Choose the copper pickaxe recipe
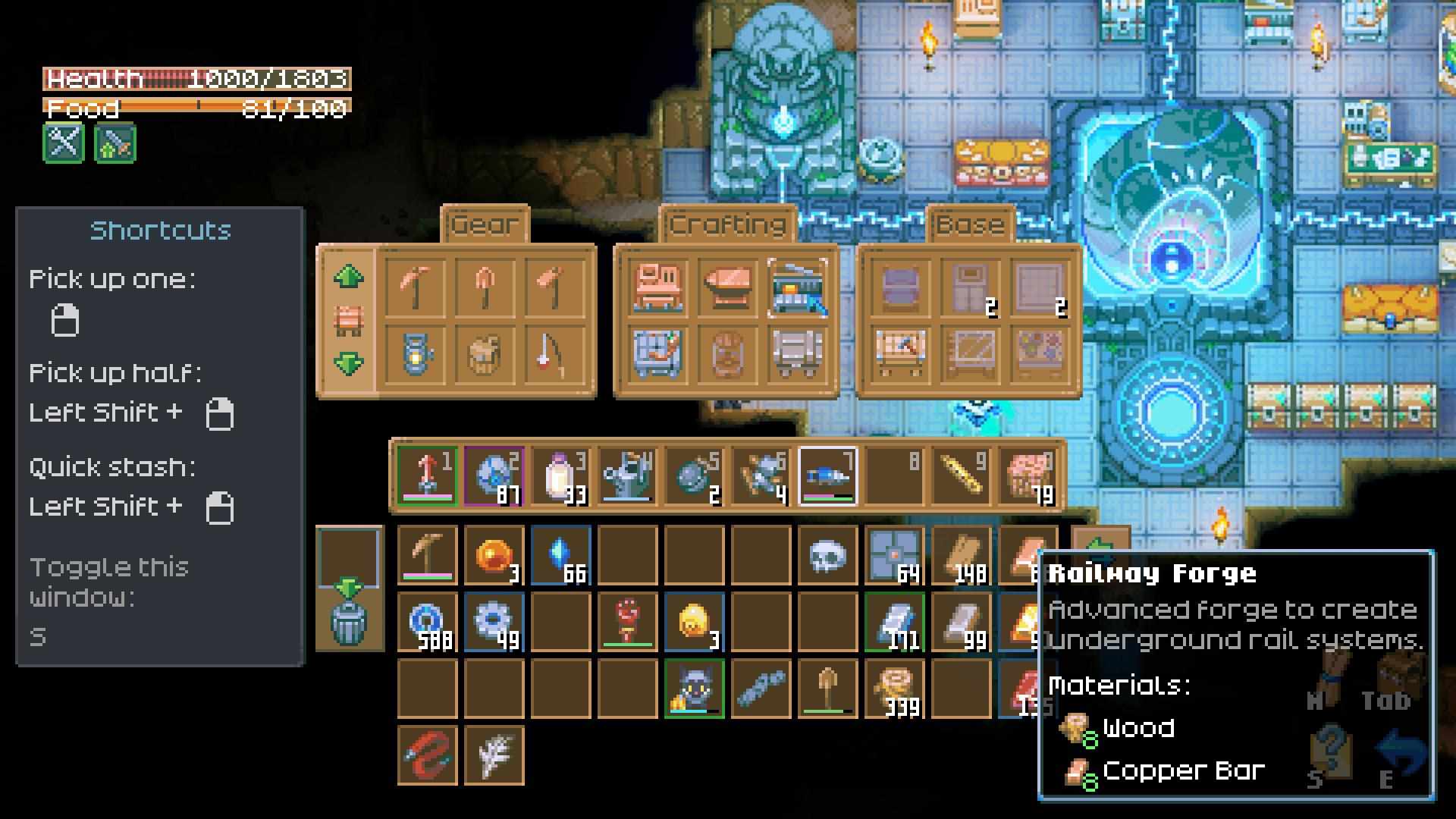The height and width of the screenshot is (819, 1456). (x=415, y=287)
